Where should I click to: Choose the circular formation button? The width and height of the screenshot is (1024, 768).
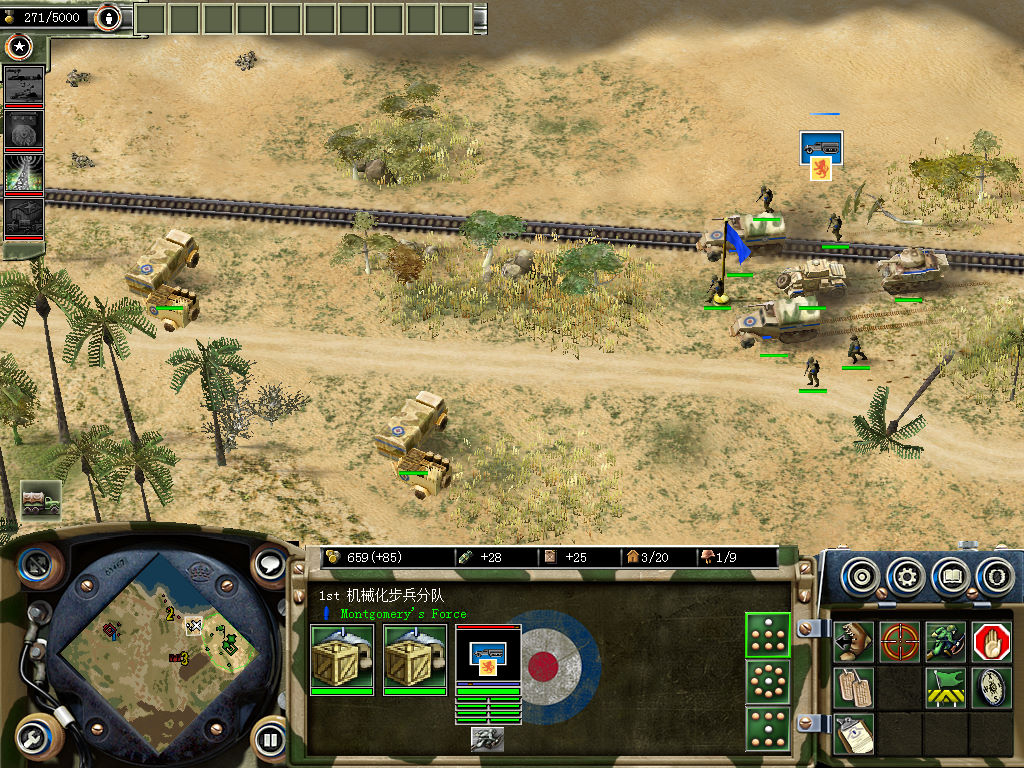(x=768, y=682)
